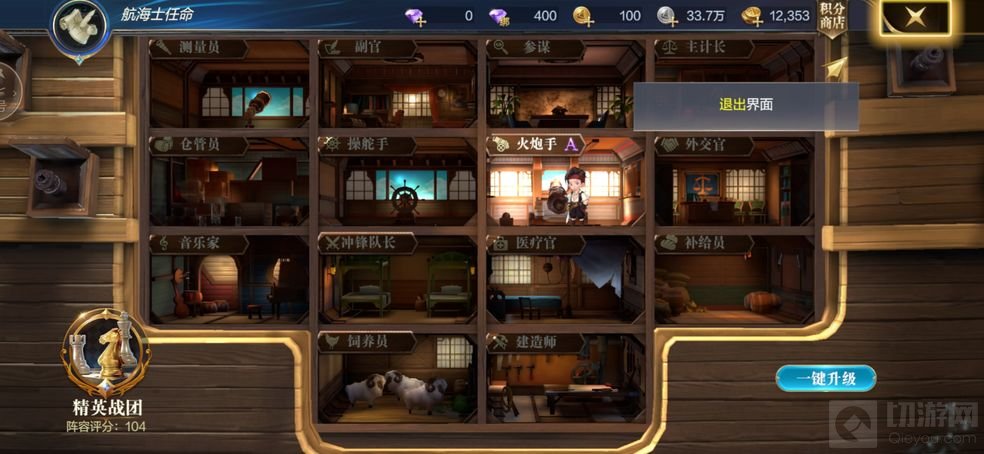Viewport: 984px width, 454px height.
Task: Open the 精英战团 elite squad badge
Action: point(101,358)
